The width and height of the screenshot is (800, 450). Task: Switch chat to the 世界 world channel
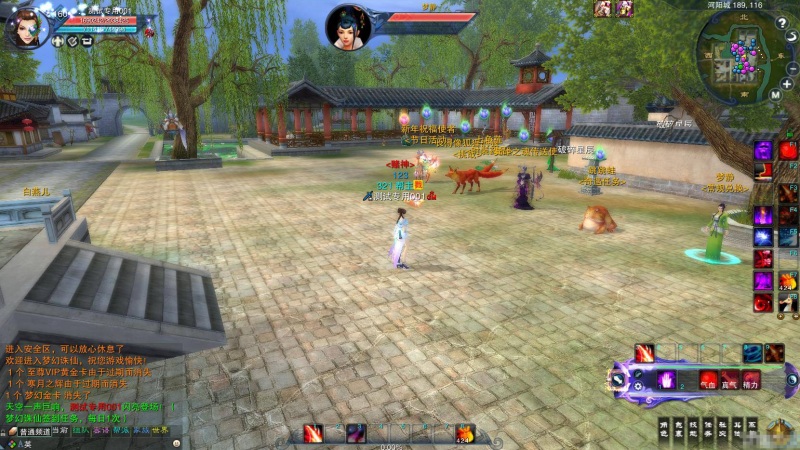coord(160,431)
